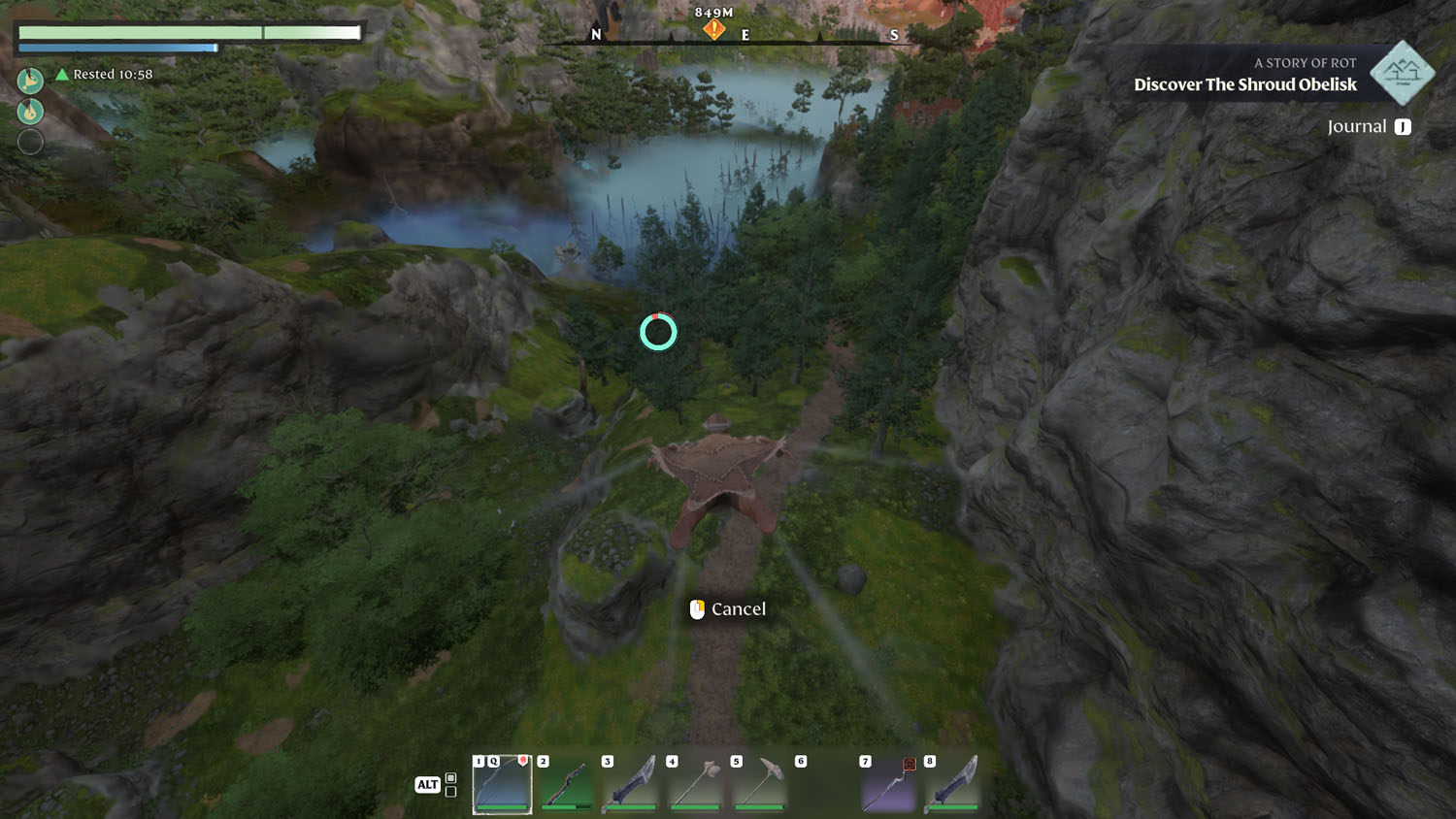Pick the staff in hotbar slot 7
This screenshot has height=819, width=1456.
[888, 784]
